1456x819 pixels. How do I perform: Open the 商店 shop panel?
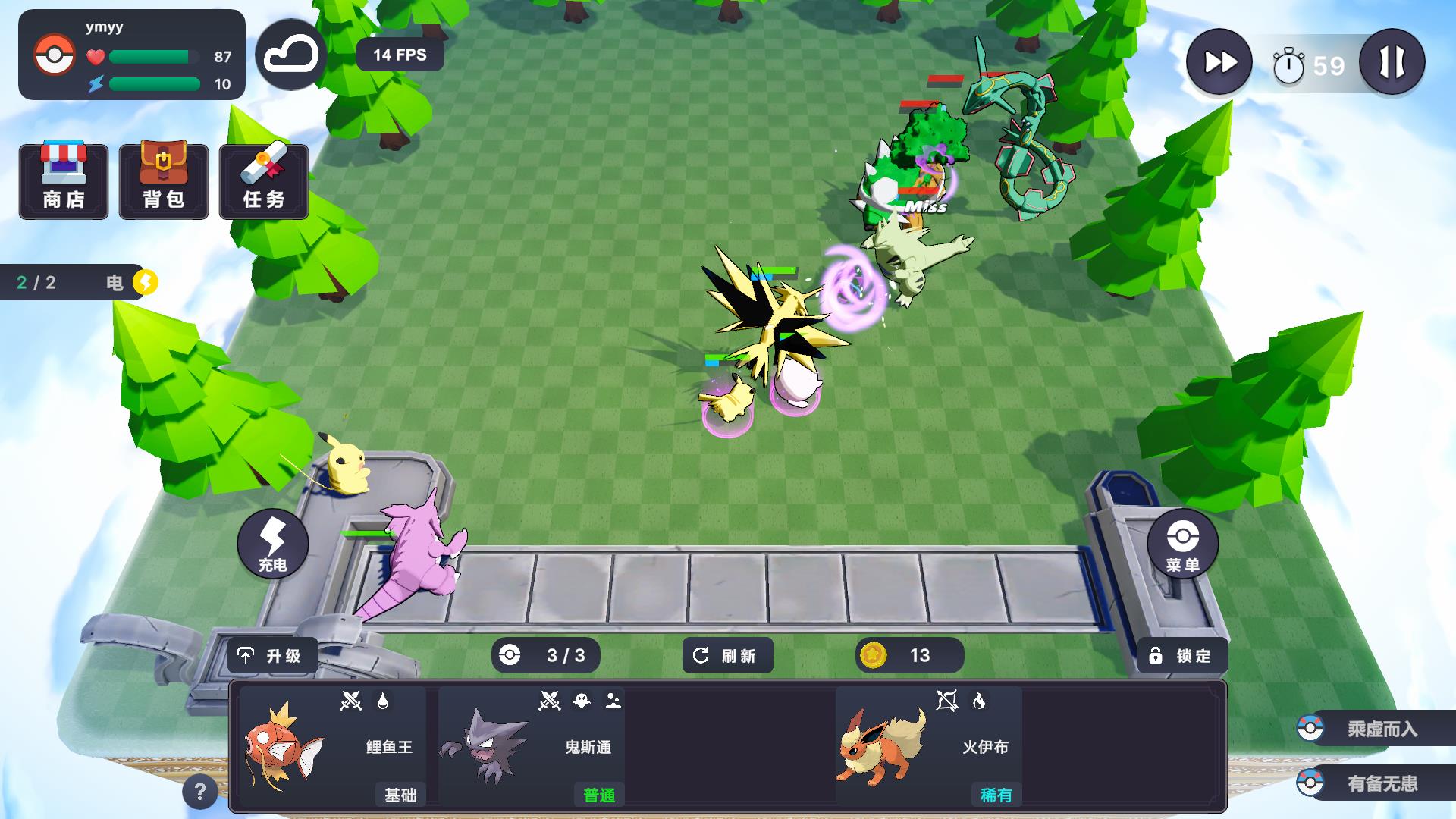point(64,181)
